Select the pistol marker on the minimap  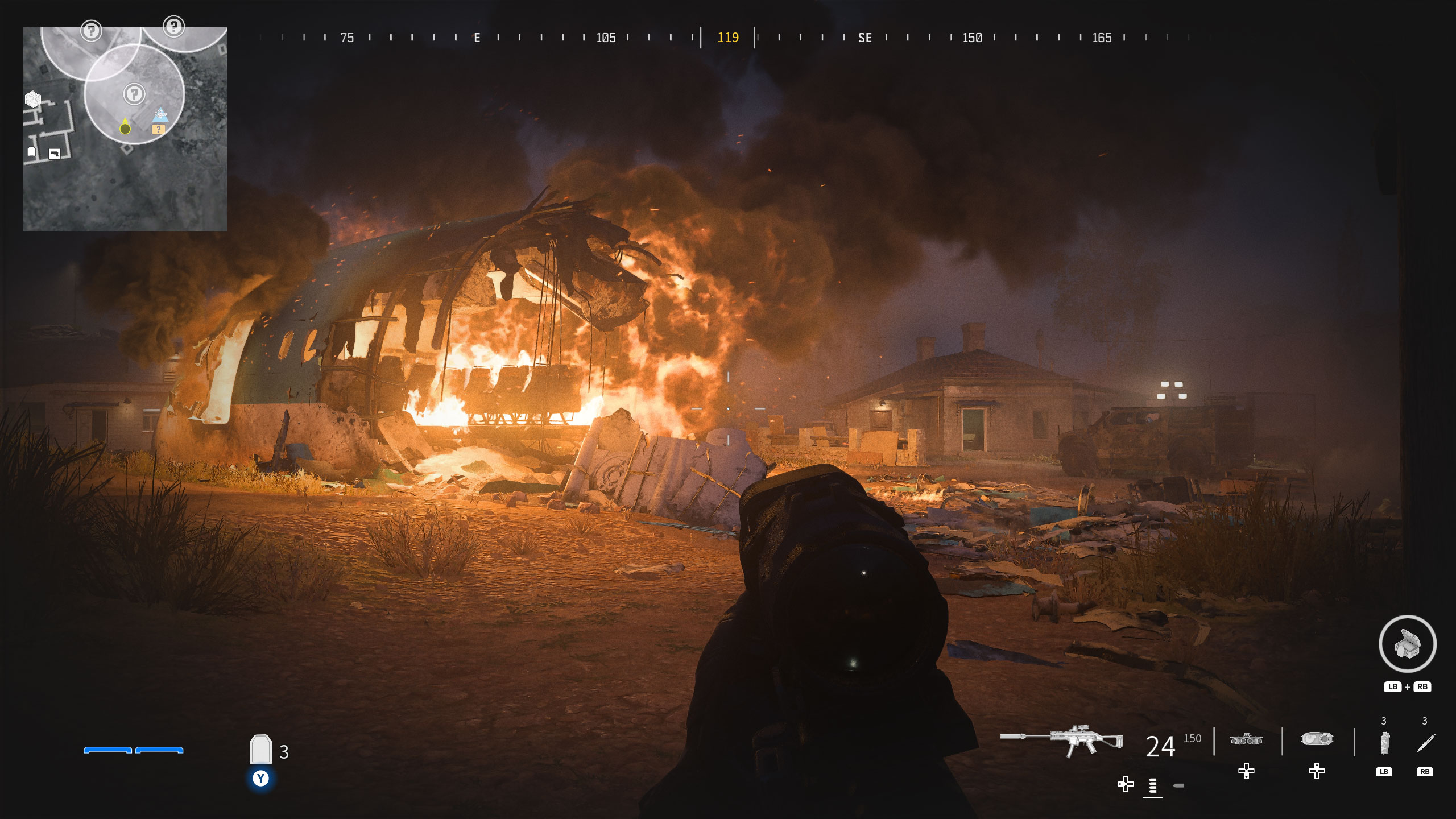(55, 154)
